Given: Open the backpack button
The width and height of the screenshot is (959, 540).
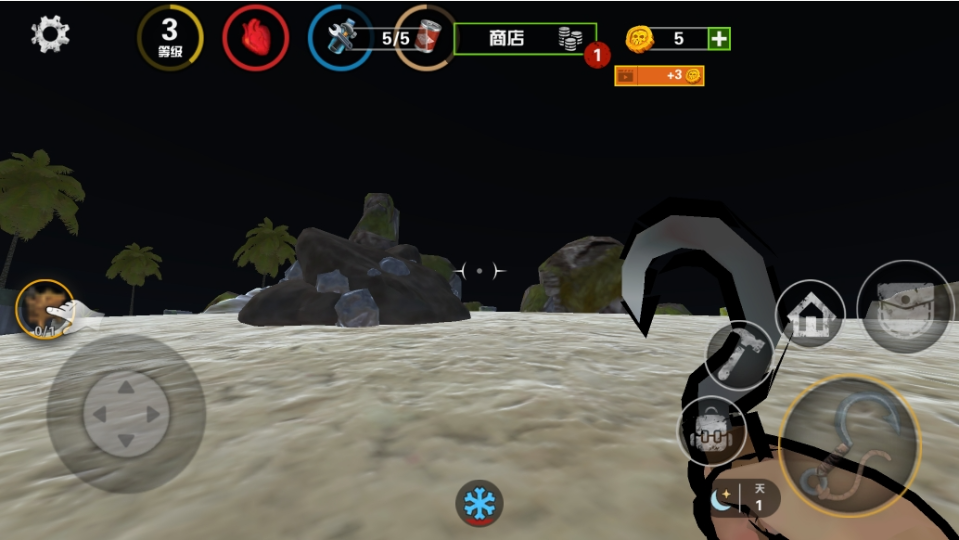Looking at the screenshot, I should click(x=712, y=432).
